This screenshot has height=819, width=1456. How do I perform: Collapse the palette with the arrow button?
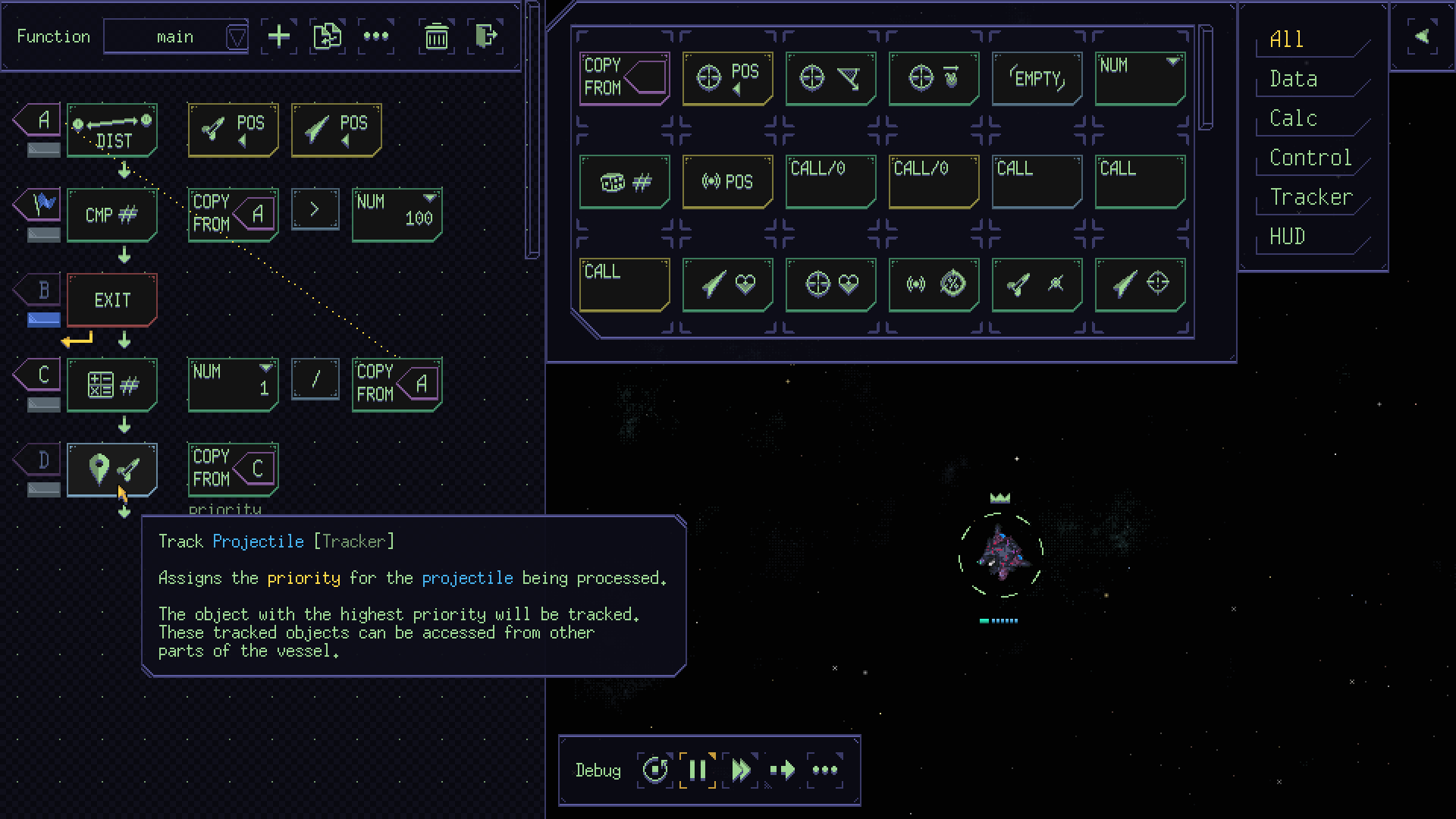click(1422, 36)
